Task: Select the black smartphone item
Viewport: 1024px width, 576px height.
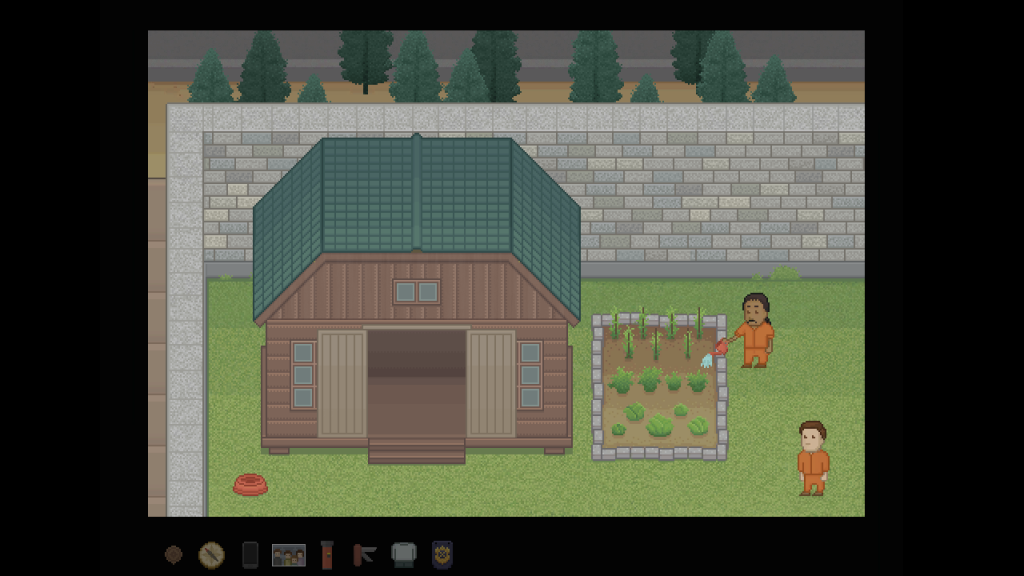Action: tap(250, 554)
